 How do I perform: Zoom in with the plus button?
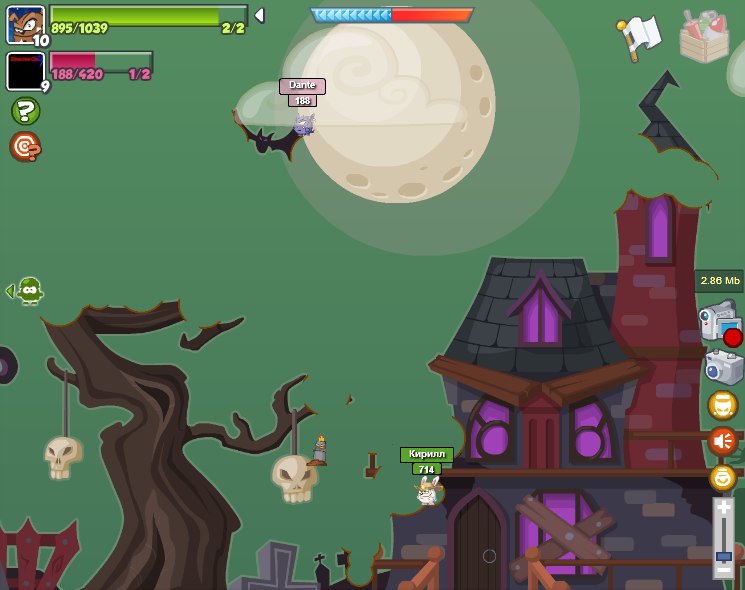[723, 509]
